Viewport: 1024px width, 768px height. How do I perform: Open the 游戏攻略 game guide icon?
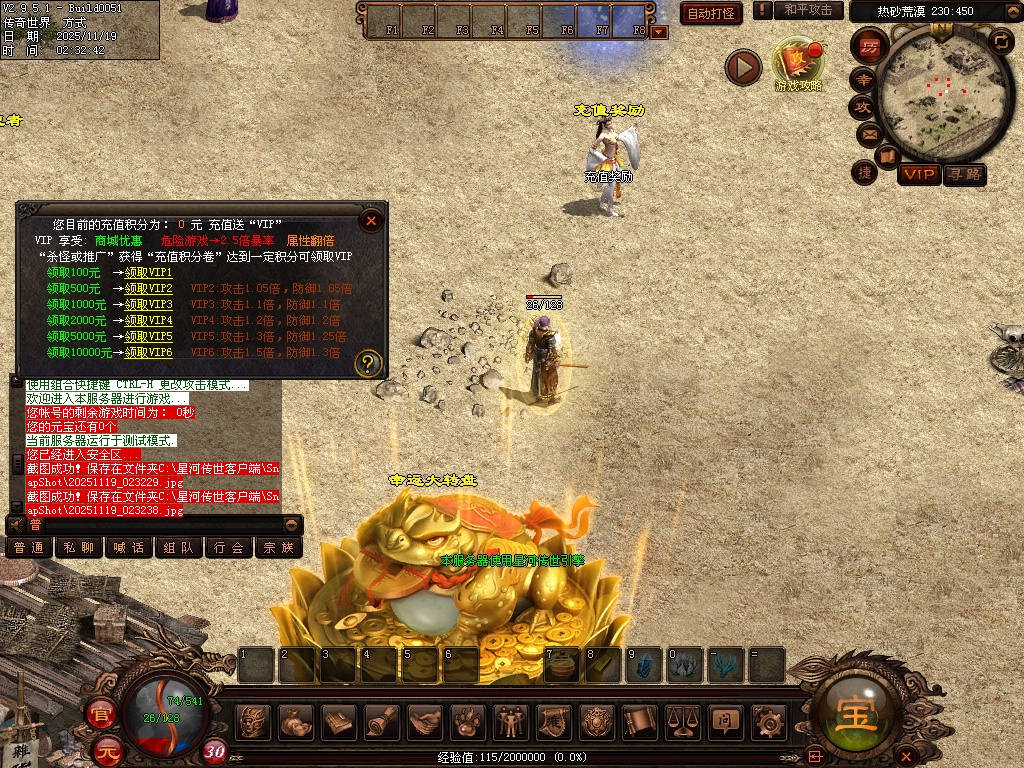point(798,64)
